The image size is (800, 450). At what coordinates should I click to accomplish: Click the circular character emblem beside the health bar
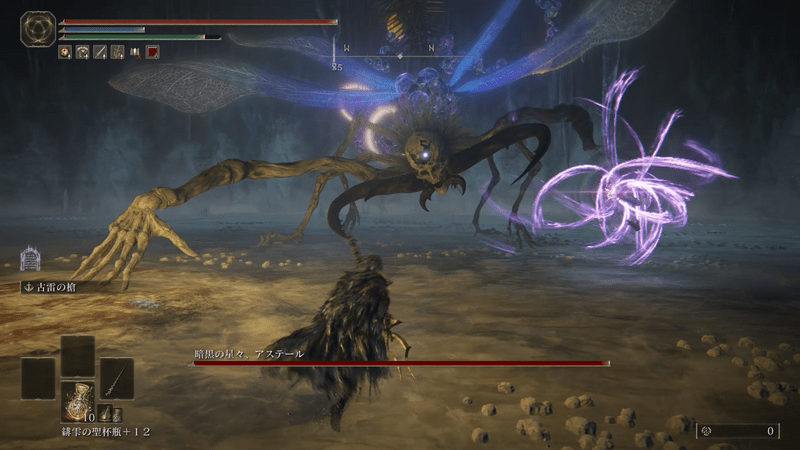(38, 28)
